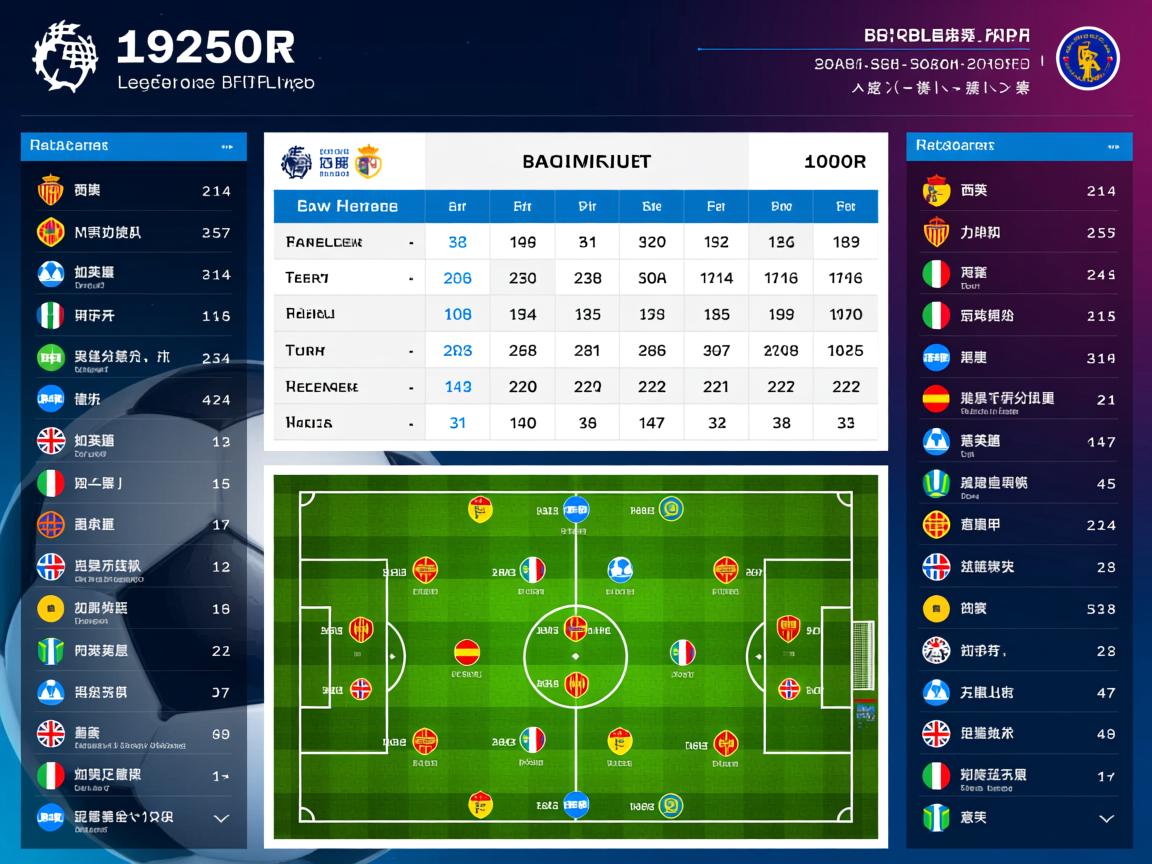Open the blue 143 value in the Recenem row
This screenshot has width=1152, height=864.
click(457, 386)
